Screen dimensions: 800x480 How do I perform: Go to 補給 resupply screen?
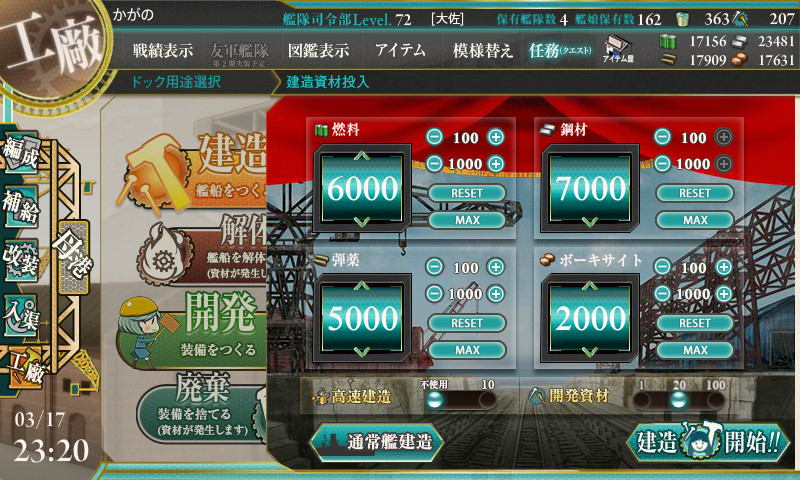(22, 207)
